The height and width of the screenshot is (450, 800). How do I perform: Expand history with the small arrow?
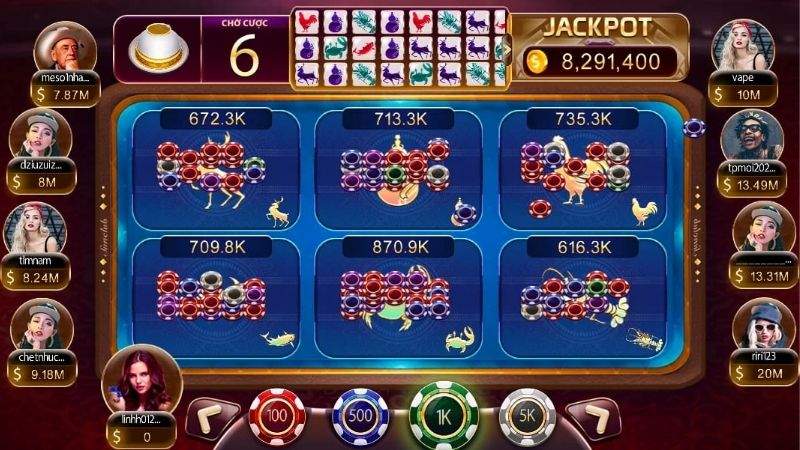(x=506, y=46)
